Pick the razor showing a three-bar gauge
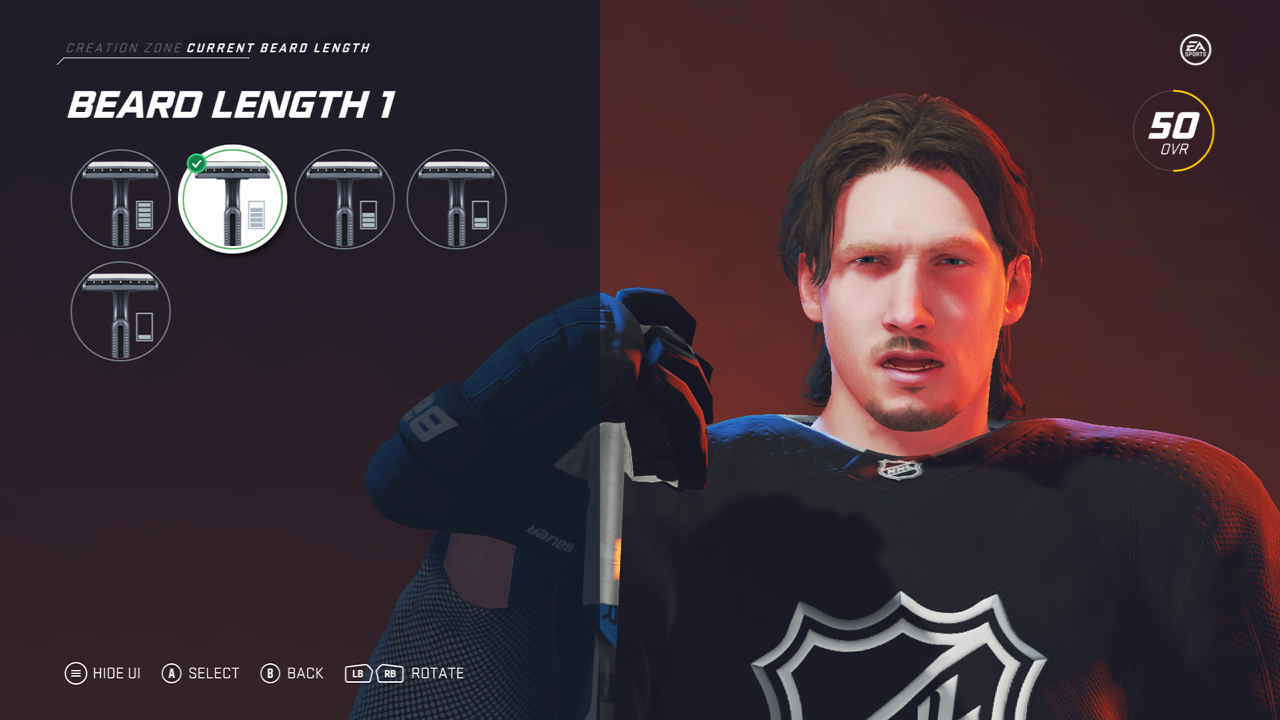1280x720 pixels. (x=344, y=199)
